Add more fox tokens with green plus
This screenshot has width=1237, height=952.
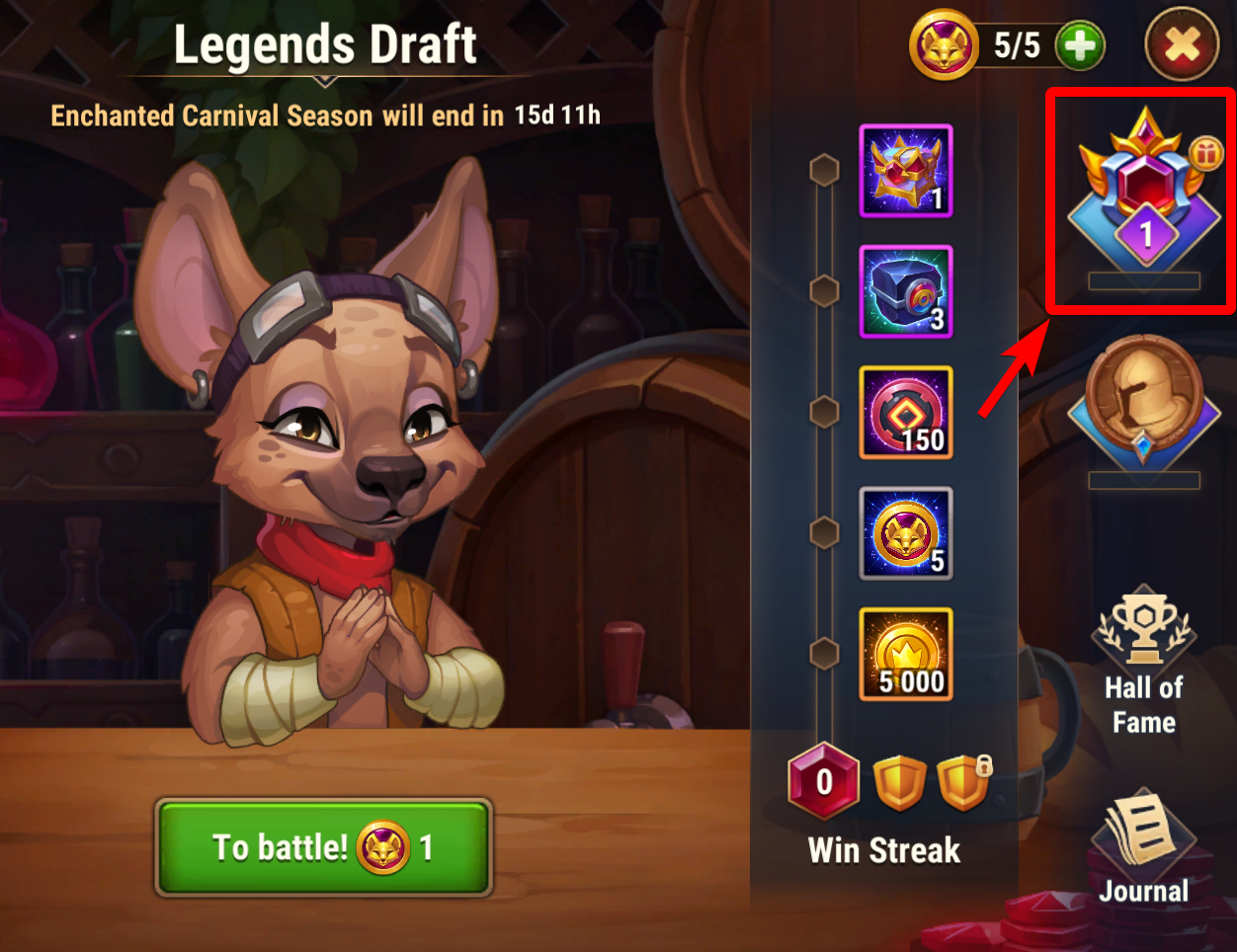point(1080,45)
